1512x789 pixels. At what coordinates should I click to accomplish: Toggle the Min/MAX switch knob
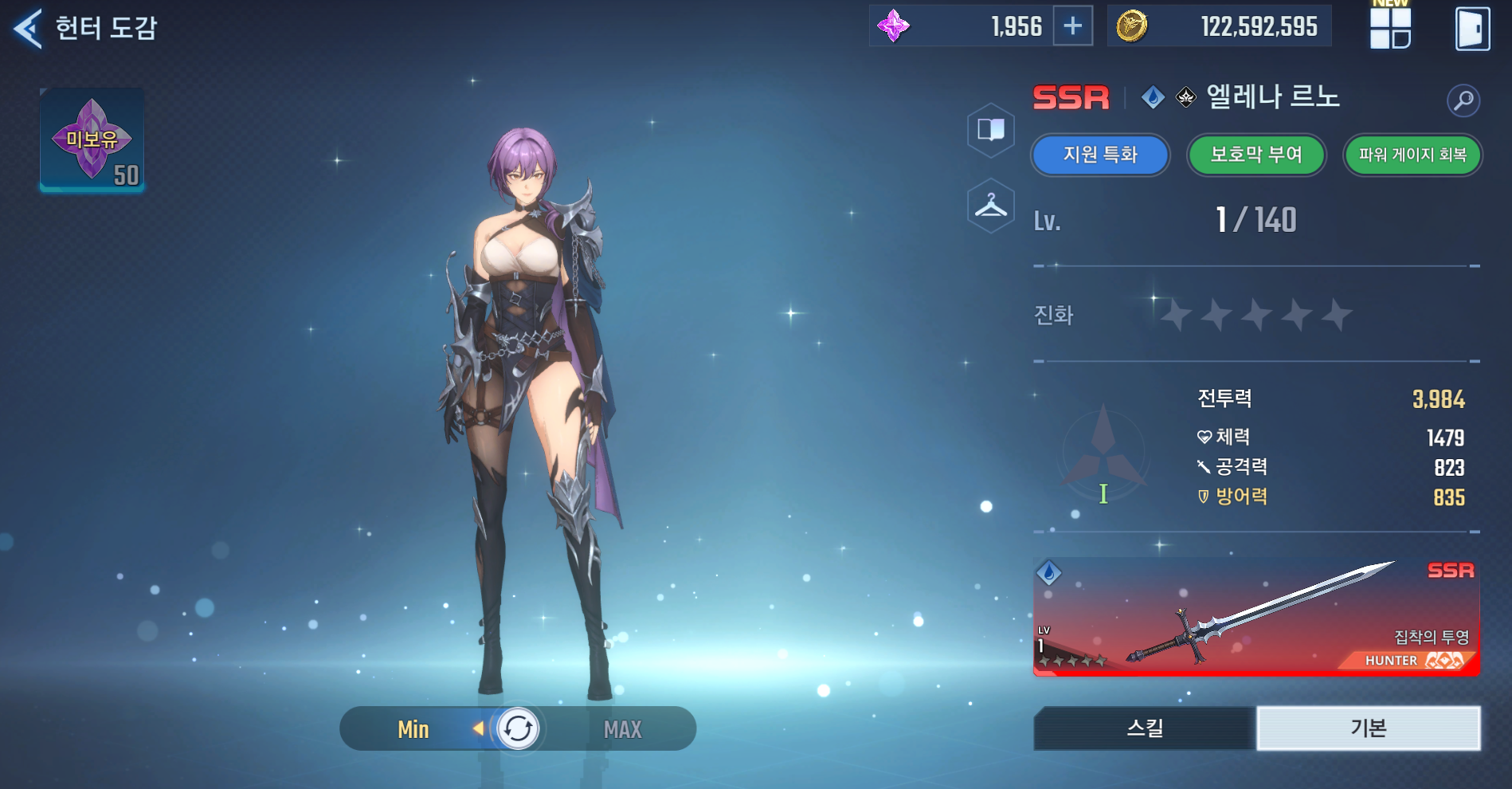point(518,728)
